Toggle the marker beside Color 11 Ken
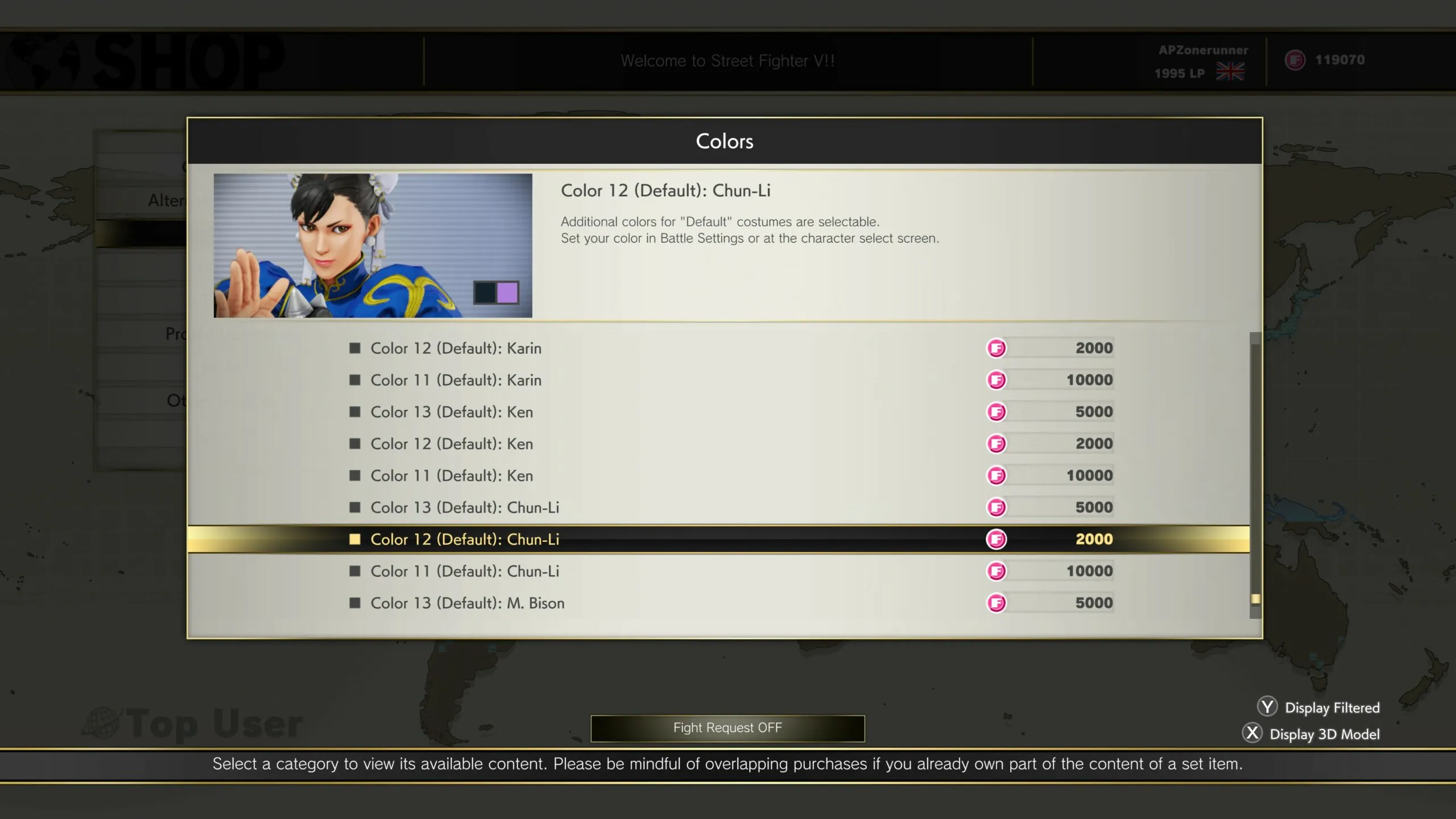 point(355,475)
